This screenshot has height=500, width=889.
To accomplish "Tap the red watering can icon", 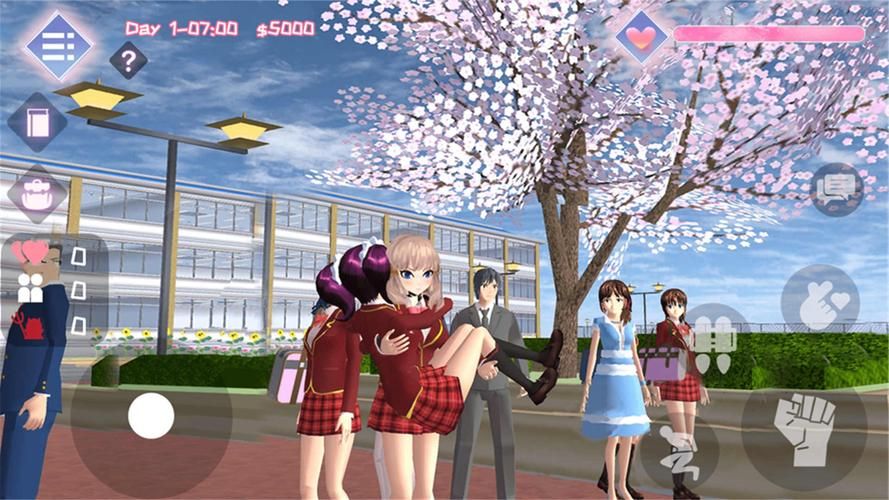I will [x=27, y=323].
